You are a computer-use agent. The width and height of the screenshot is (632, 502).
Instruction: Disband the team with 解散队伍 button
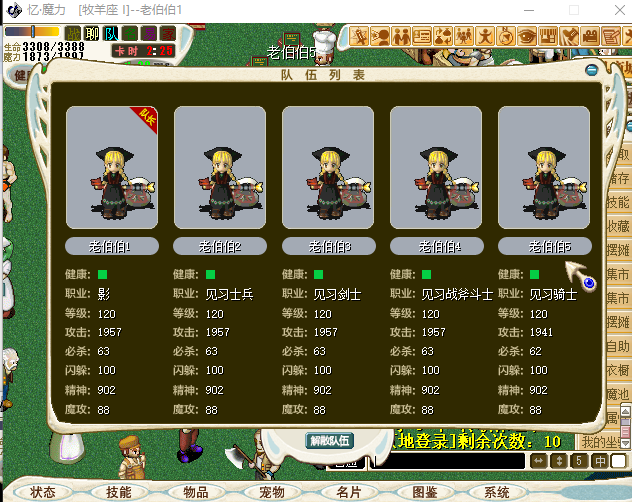pos(330,440)
